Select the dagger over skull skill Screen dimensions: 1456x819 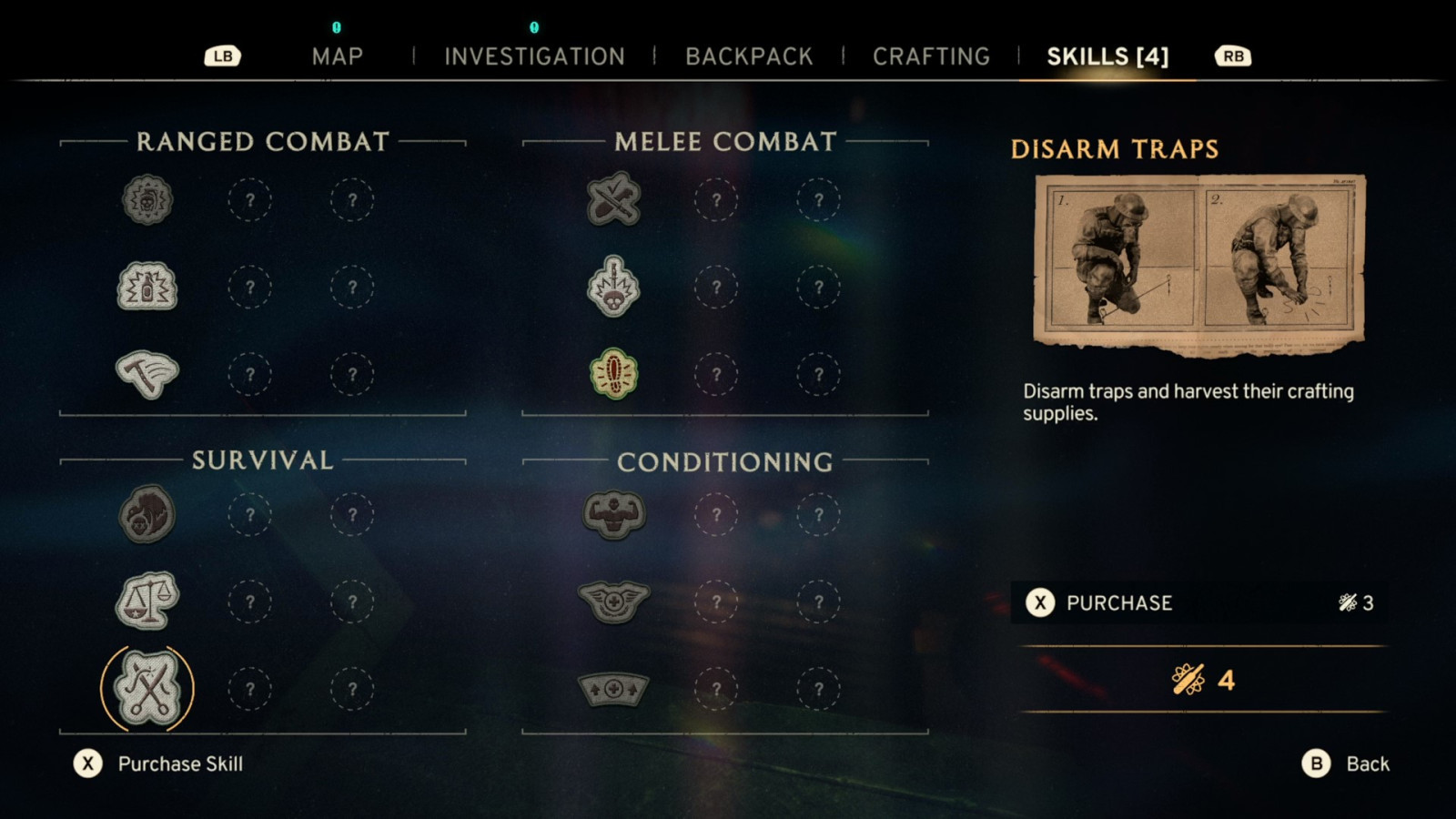[614, 287]
